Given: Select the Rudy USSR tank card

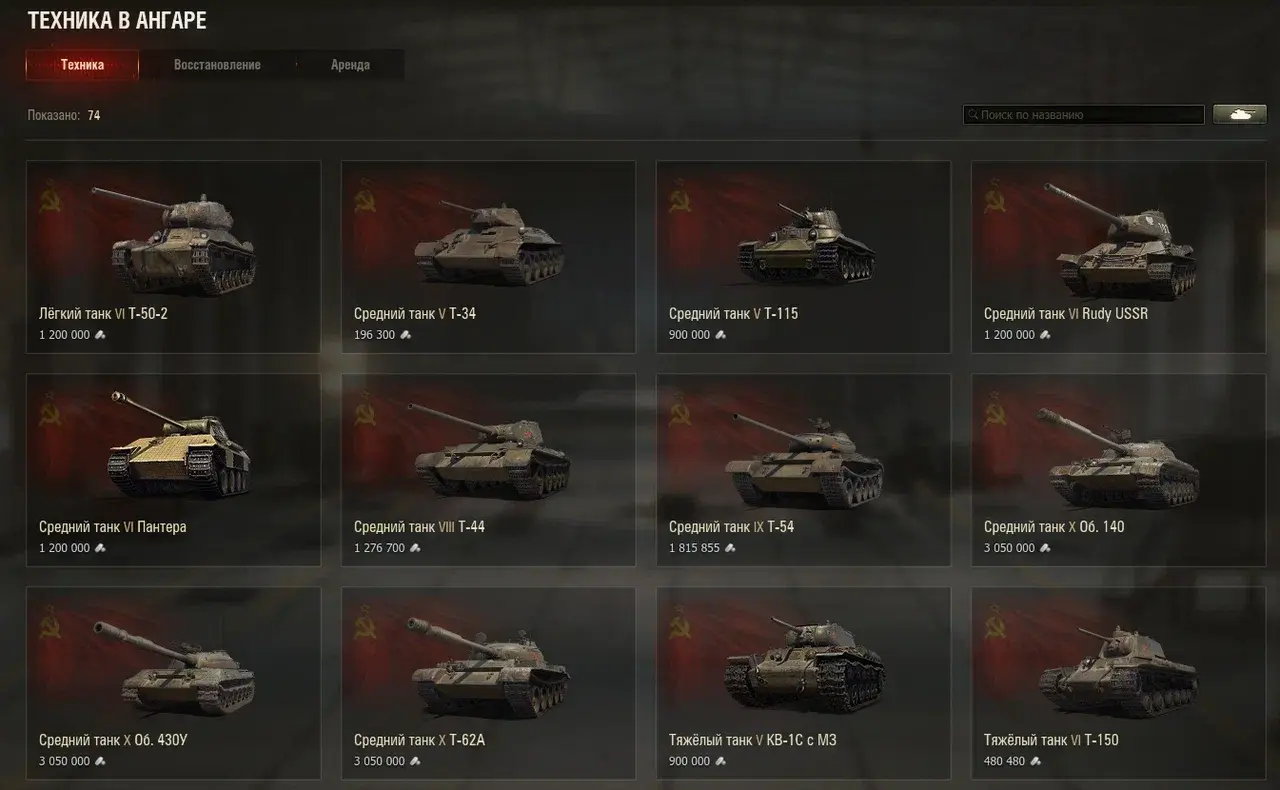Looking at the screenshot, I should (x=1118, y=257).
